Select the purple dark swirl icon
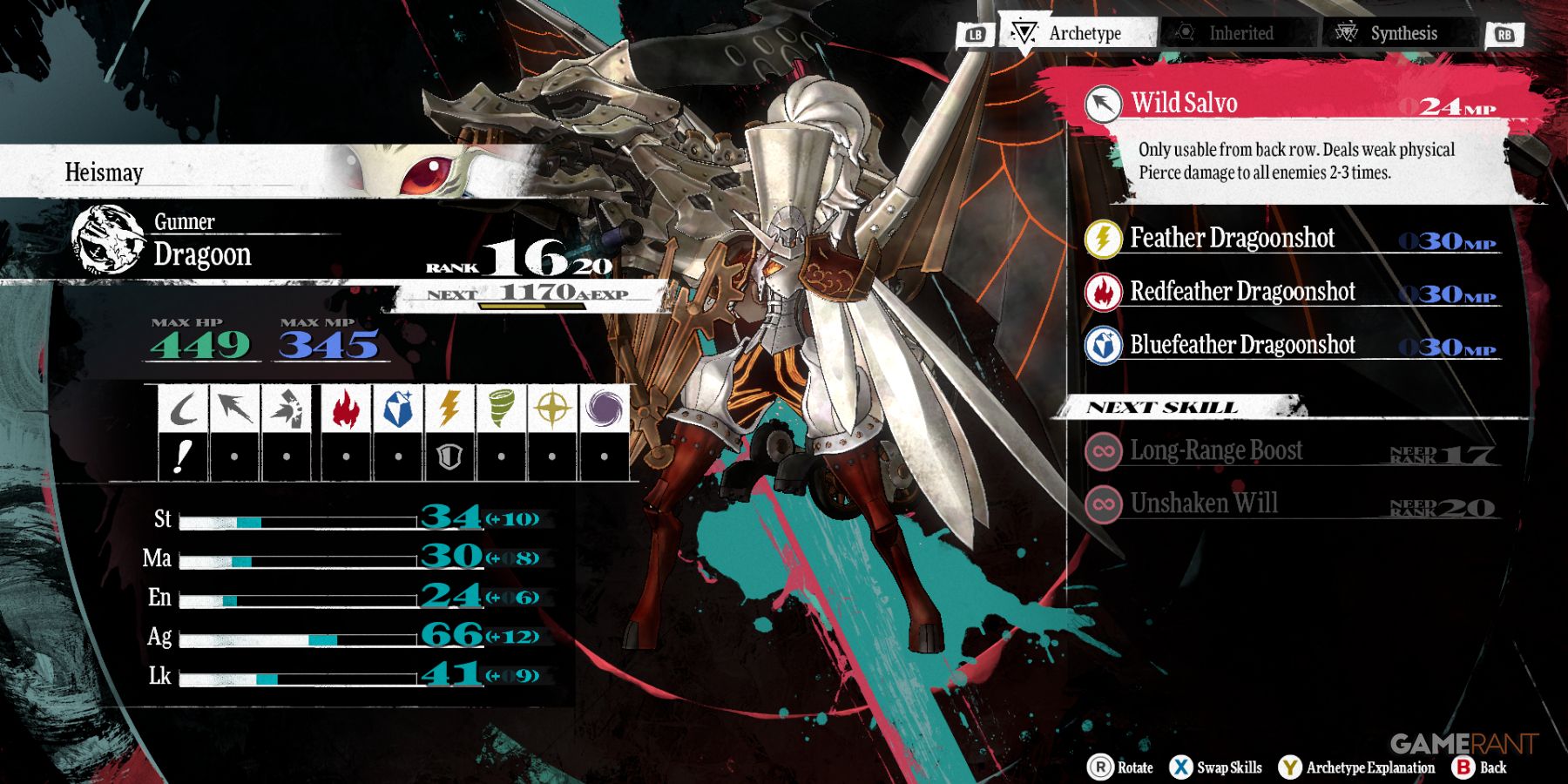 pyautogui.click(x=604, y=408)
